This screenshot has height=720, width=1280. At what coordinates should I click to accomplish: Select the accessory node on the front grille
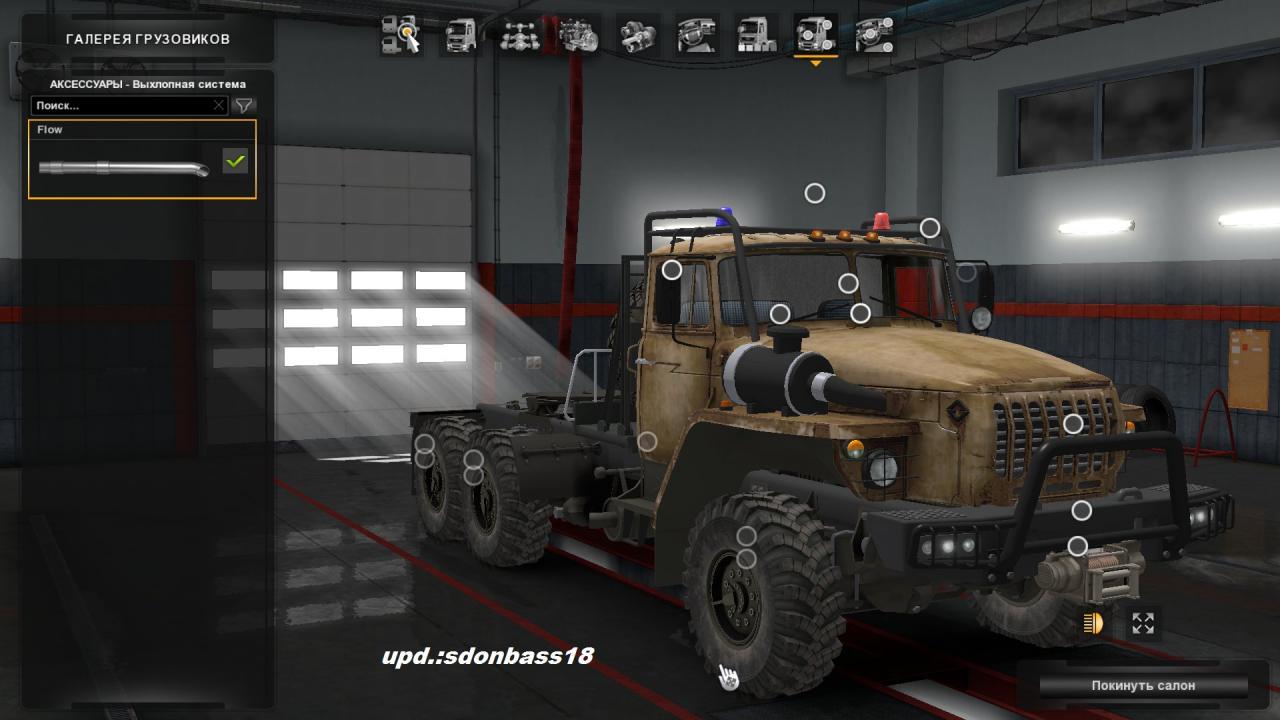point(1073,424)
